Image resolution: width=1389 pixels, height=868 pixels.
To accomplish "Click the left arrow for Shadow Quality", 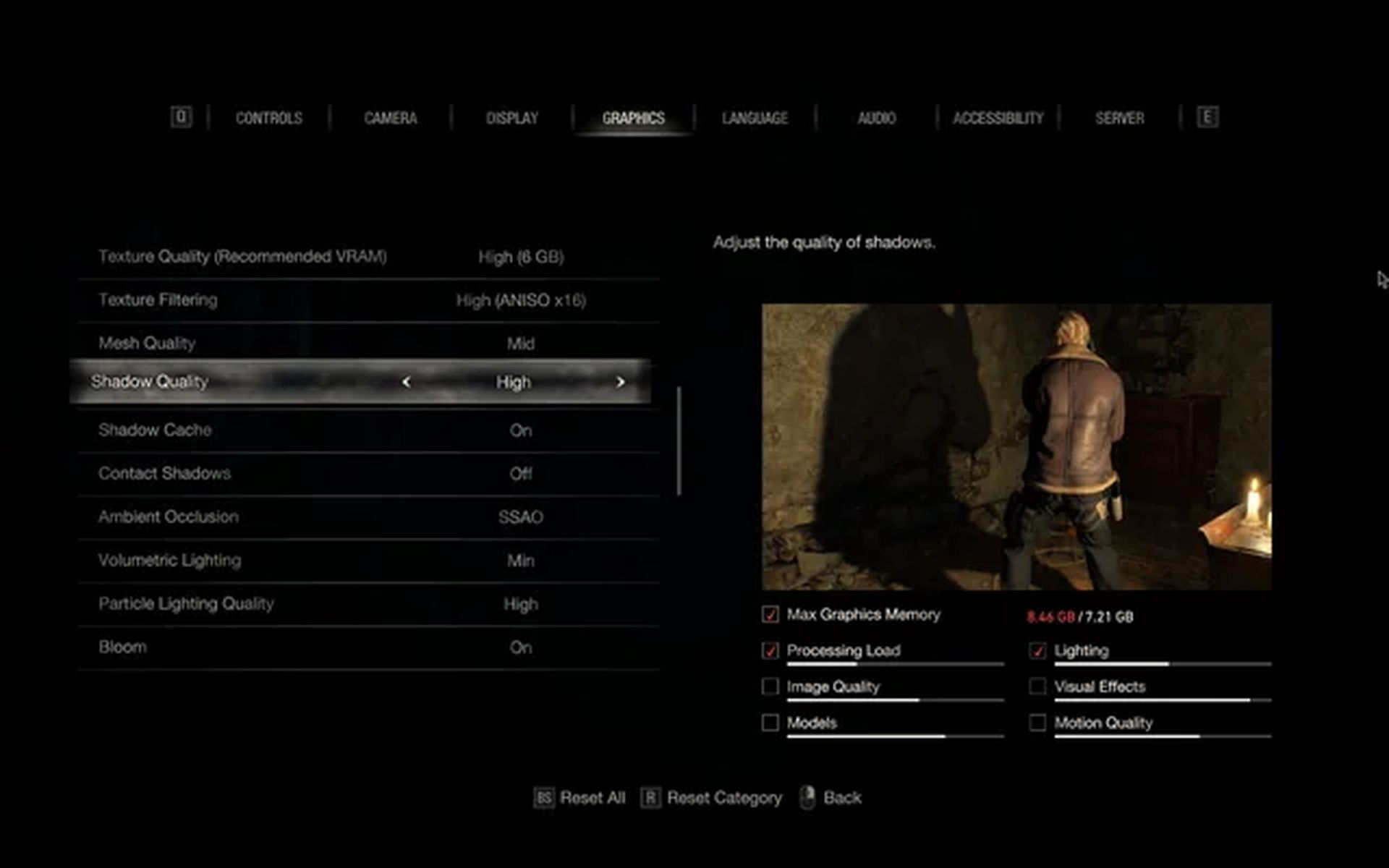I will 407,382.
